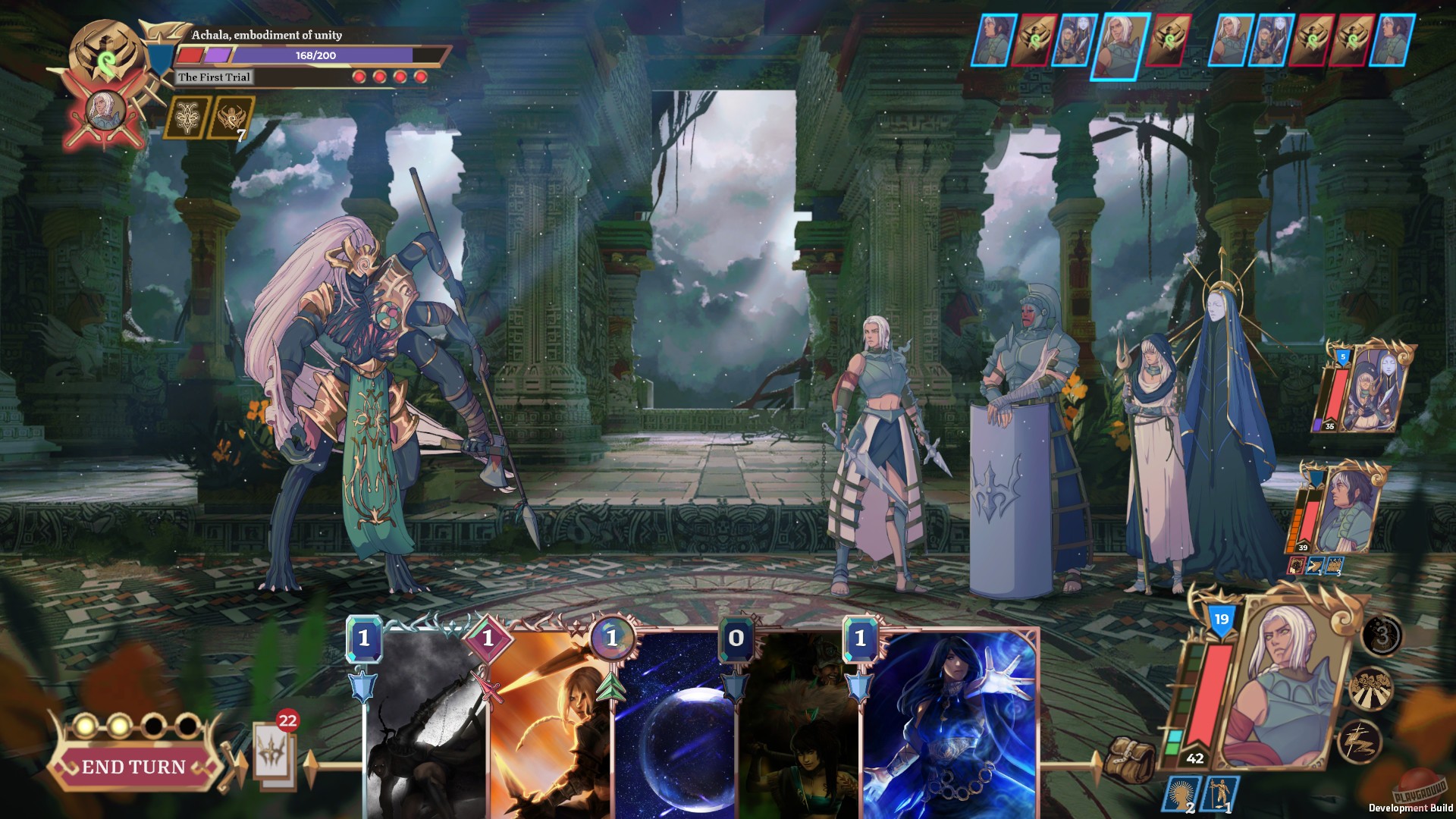Select the lightning-strike buff icon on the hero card
Screen dimensions: 1456x819
[x=1359, y=740]
